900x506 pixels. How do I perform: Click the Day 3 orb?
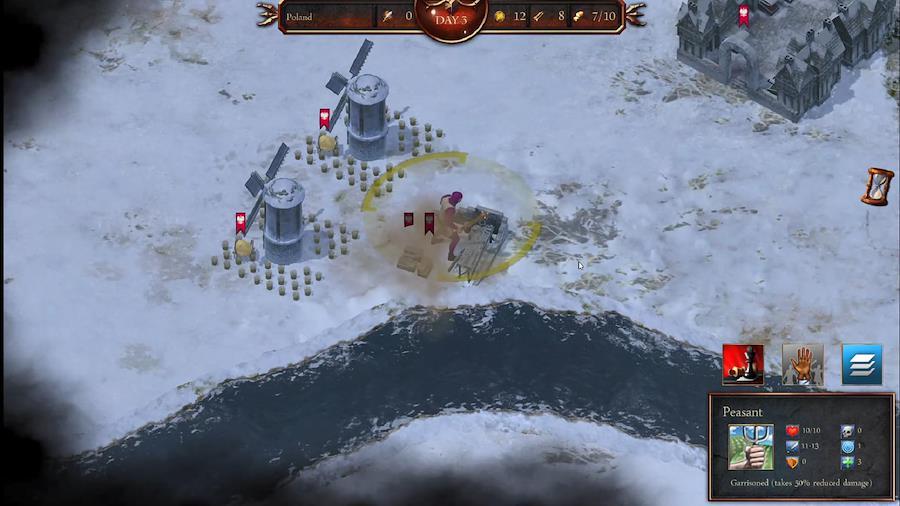click(x=450, y=18)
